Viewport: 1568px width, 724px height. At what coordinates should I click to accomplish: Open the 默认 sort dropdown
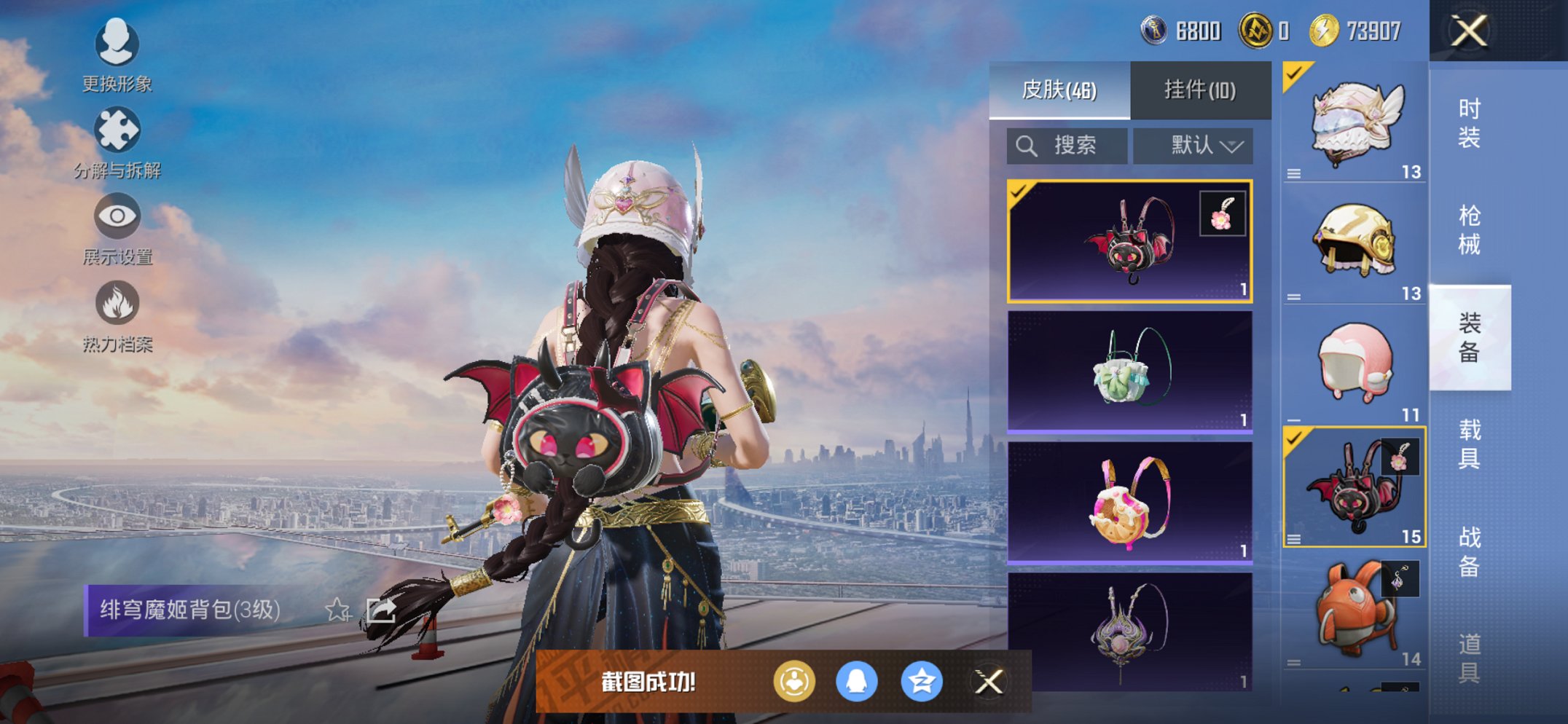(x=1193, y=146)
